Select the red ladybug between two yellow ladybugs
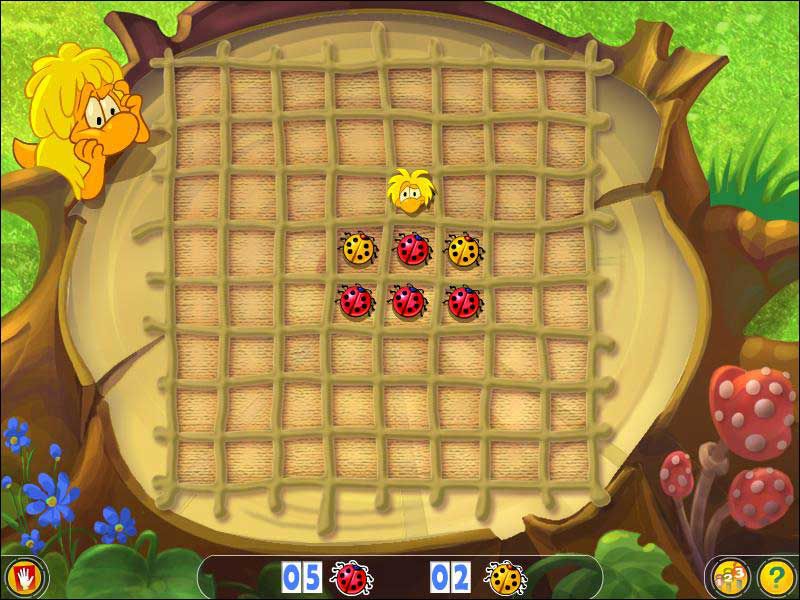The height and width of the screenshot is (600, 800). click(410, 249)
